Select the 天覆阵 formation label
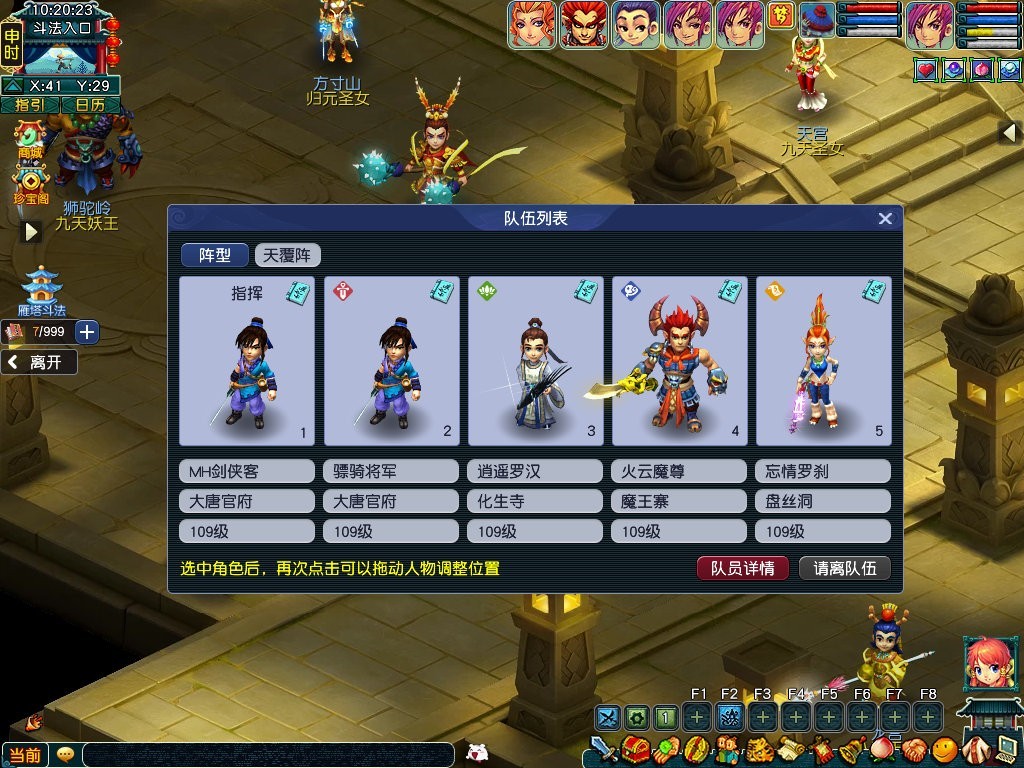This screenshot has width=1024, height=768. click(x=288, y=255)
